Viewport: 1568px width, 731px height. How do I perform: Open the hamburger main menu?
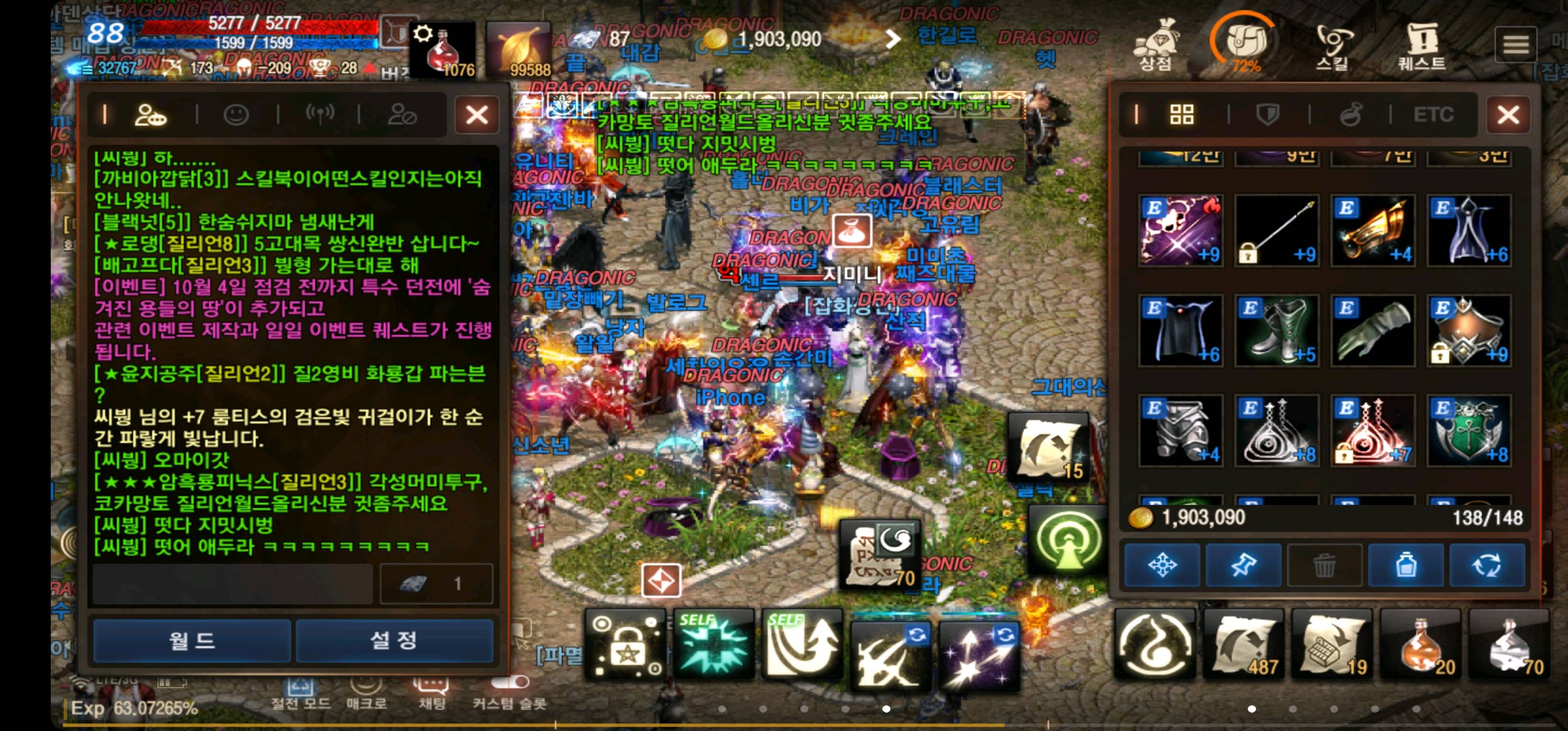1515,44
